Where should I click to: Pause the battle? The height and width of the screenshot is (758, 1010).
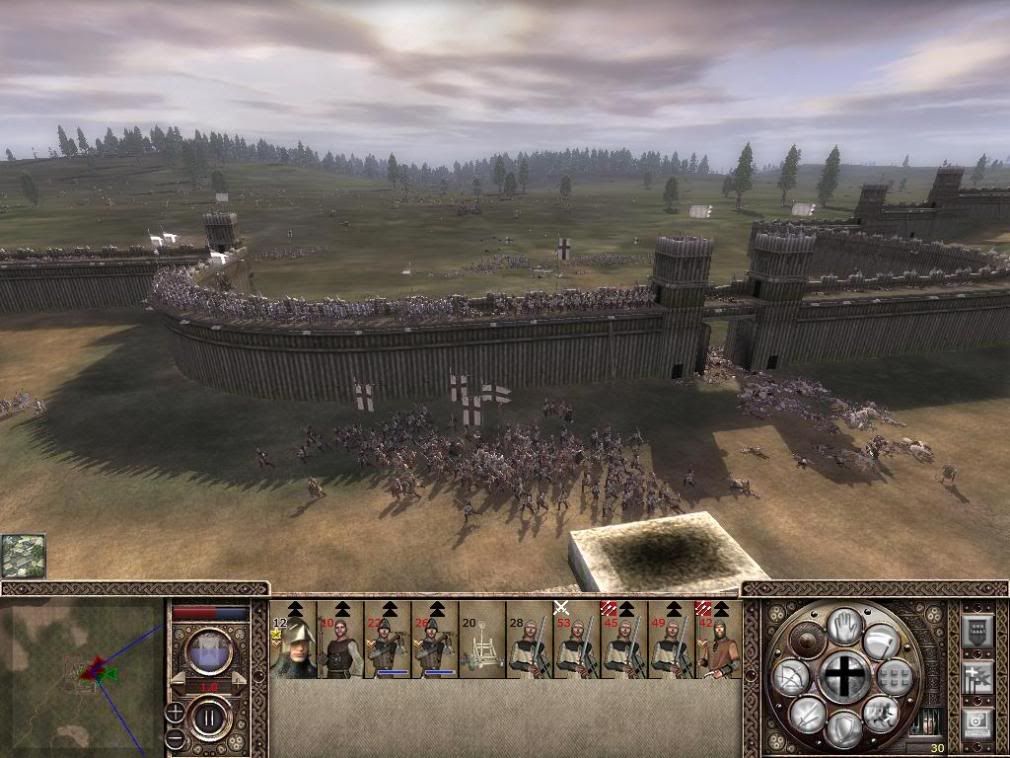point(210,717)
